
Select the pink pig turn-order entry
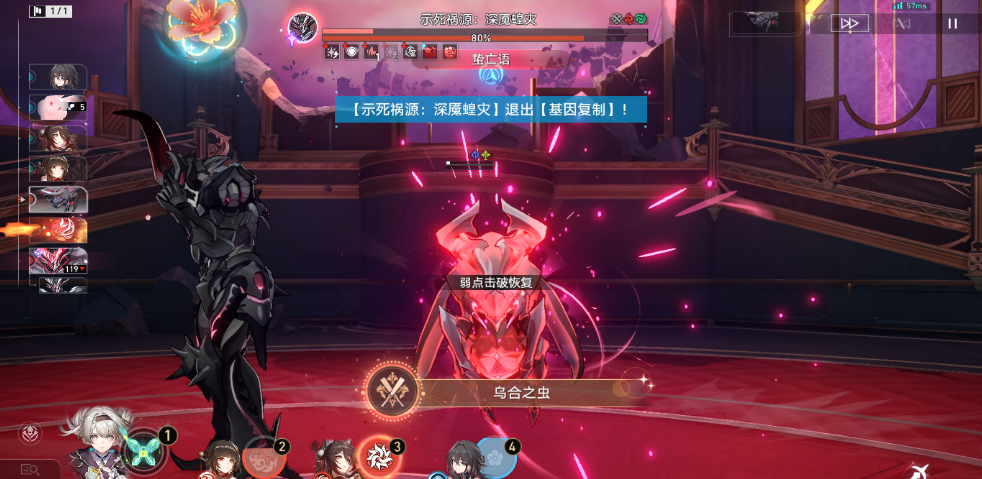pos(58,107)
